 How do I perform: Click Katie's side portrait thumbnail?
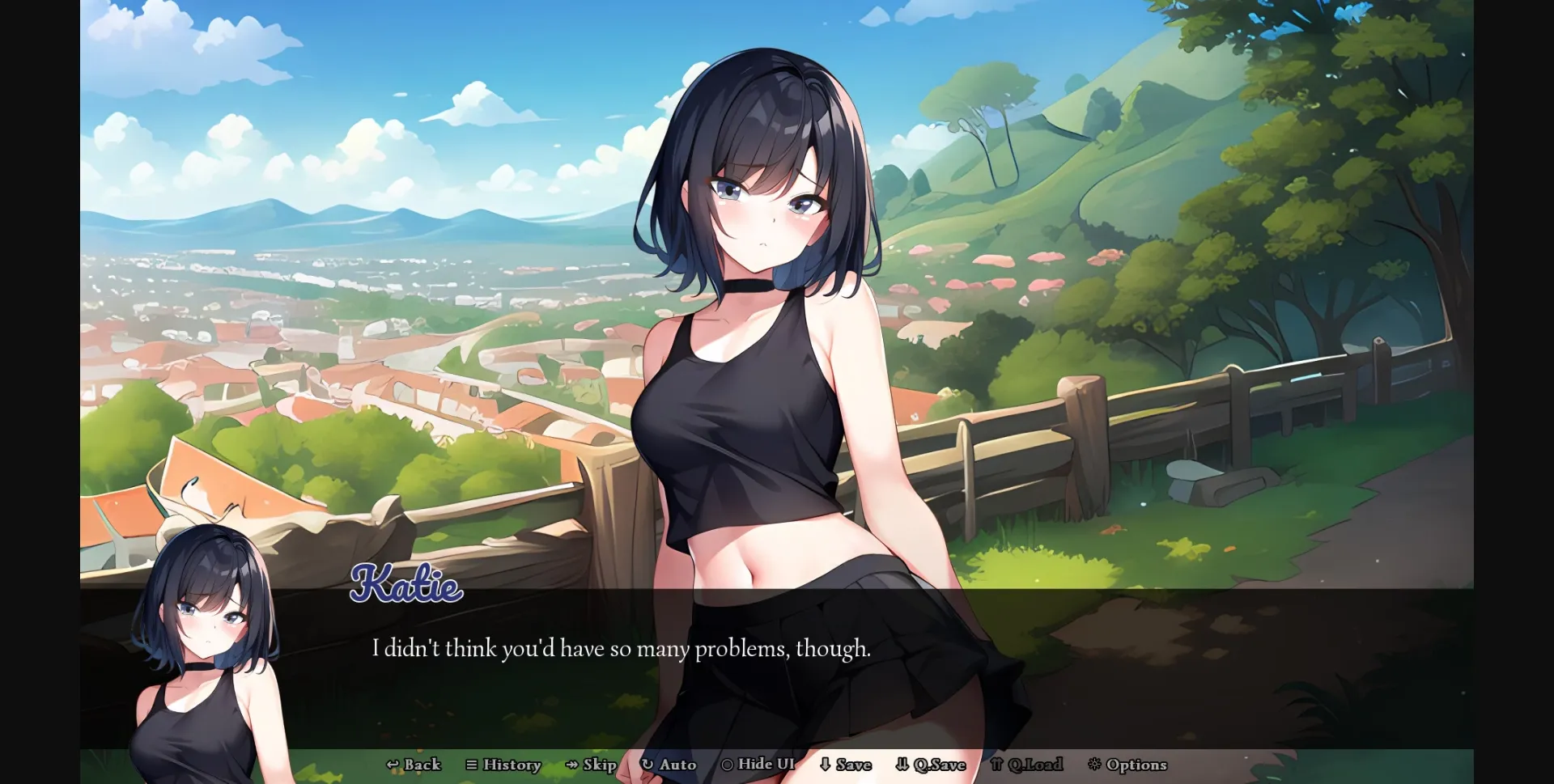point(206,647)
